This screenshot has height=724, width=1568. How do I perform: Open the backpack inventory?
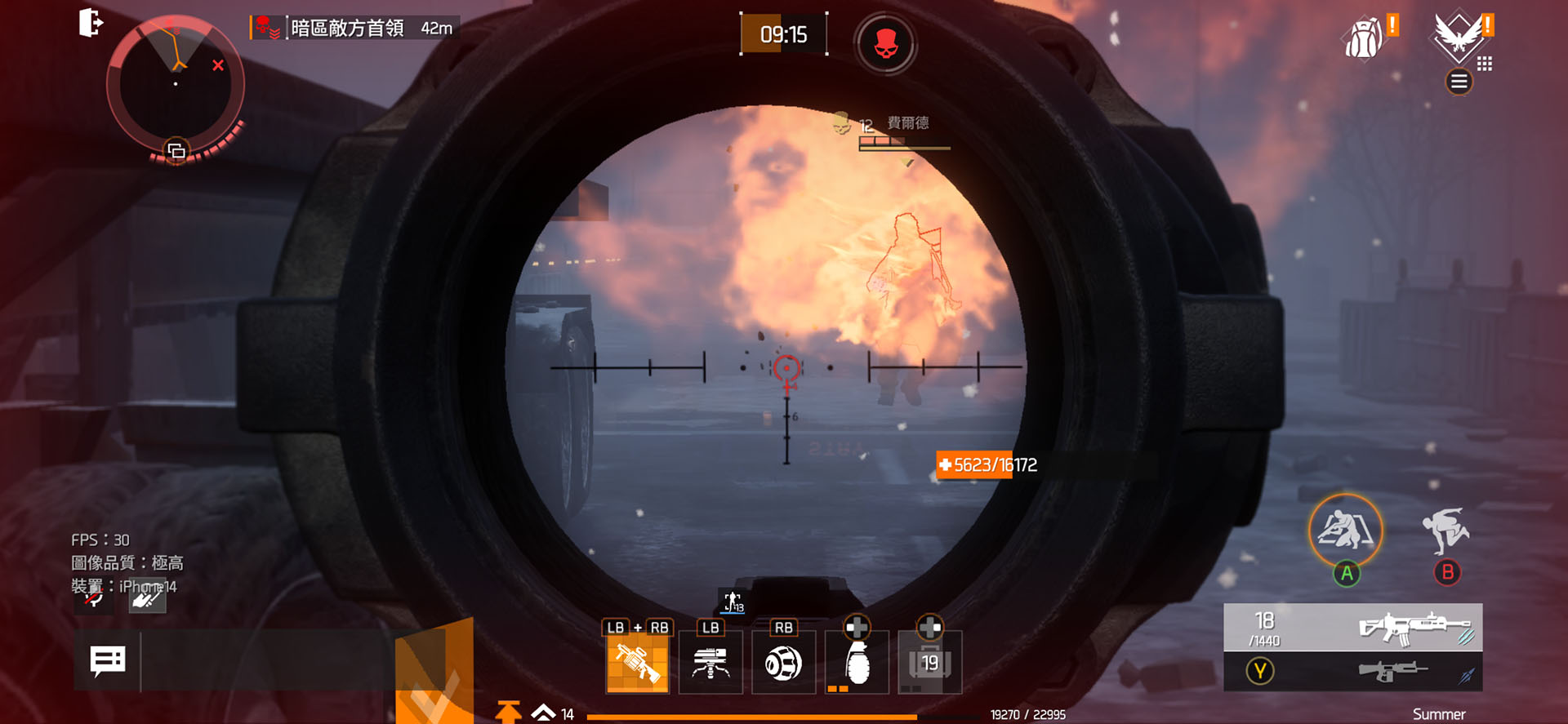point(1365,38)
